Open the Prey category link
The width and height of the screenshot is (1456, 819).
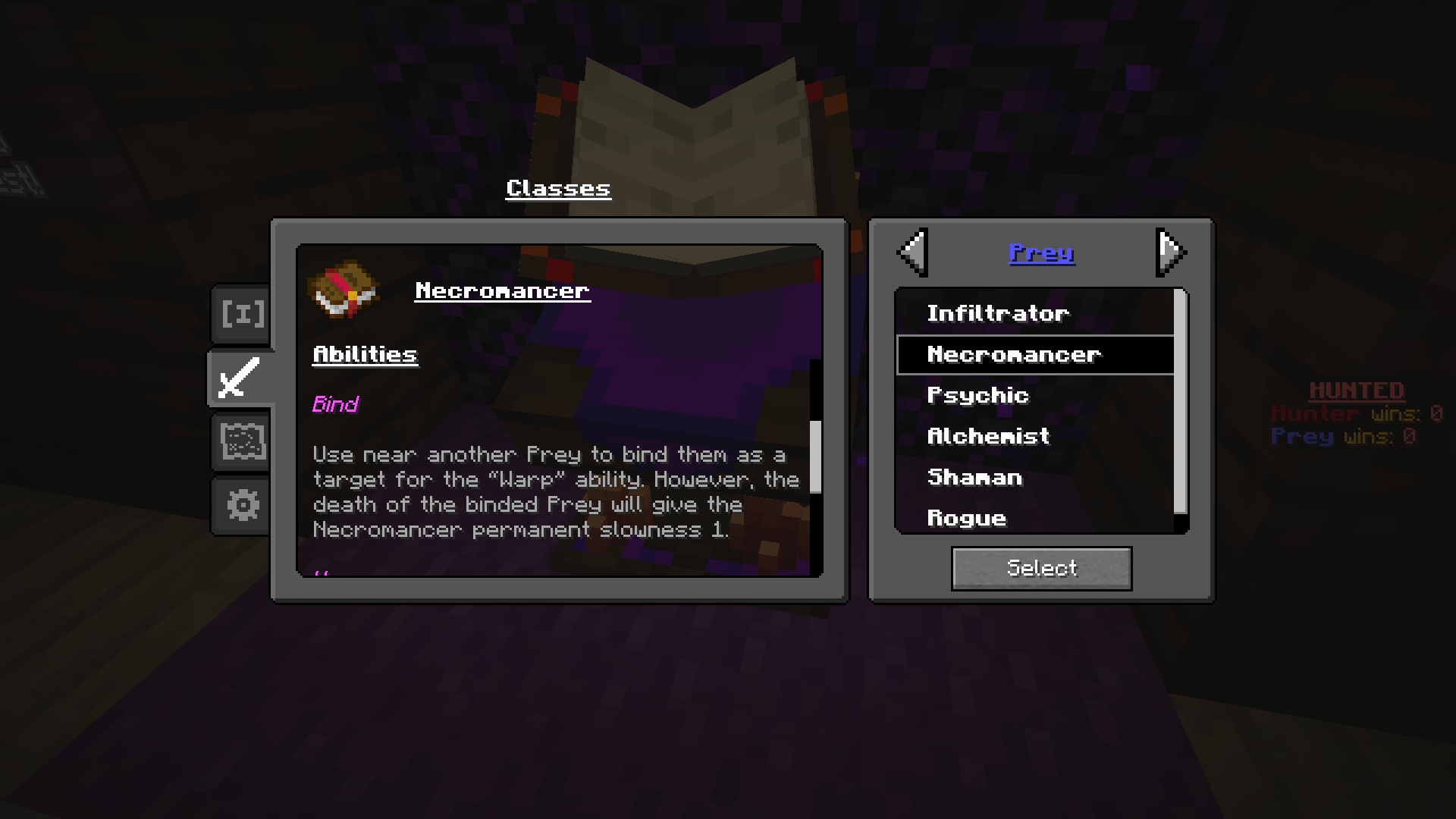coord(1041,253)
